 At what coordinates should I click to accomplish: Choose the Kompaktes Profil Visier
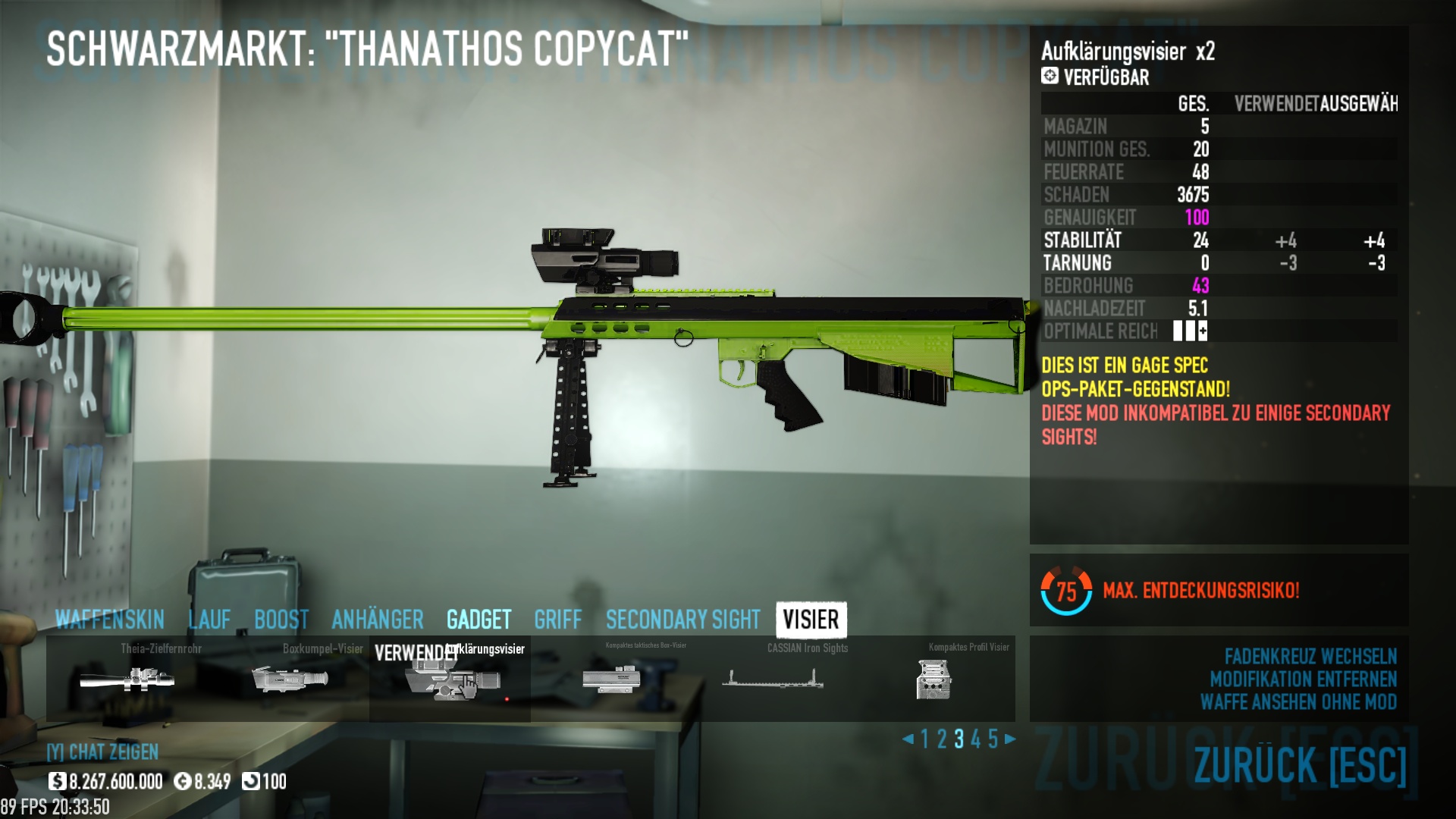(x=934, y=679)
